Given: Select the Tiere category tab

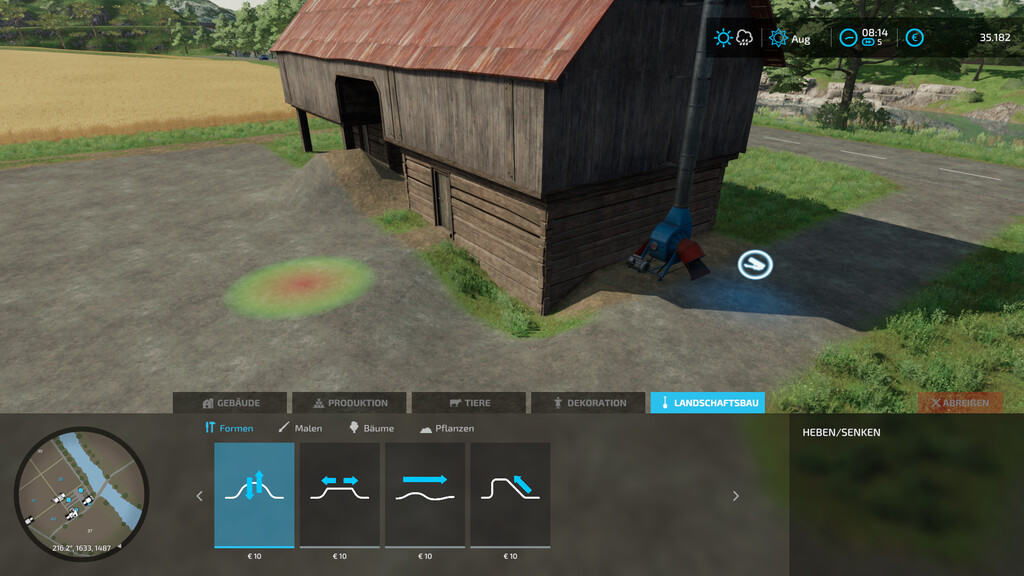Looking at the screenshot, I should click(x=468, y=403).
